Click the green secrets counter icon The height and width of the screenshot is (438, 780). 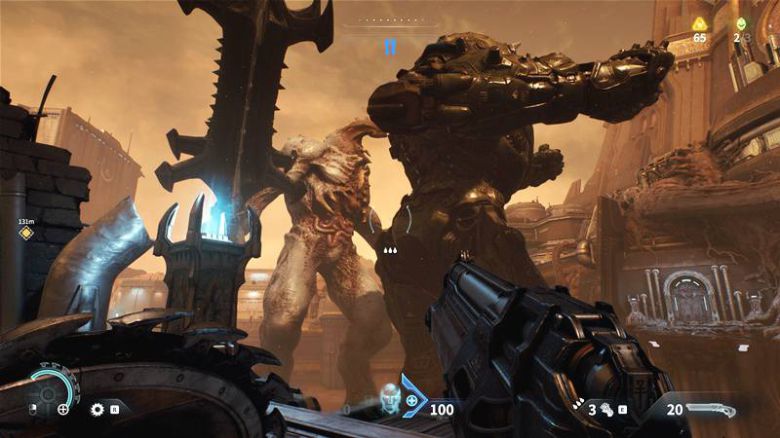(x=741, y=23)
